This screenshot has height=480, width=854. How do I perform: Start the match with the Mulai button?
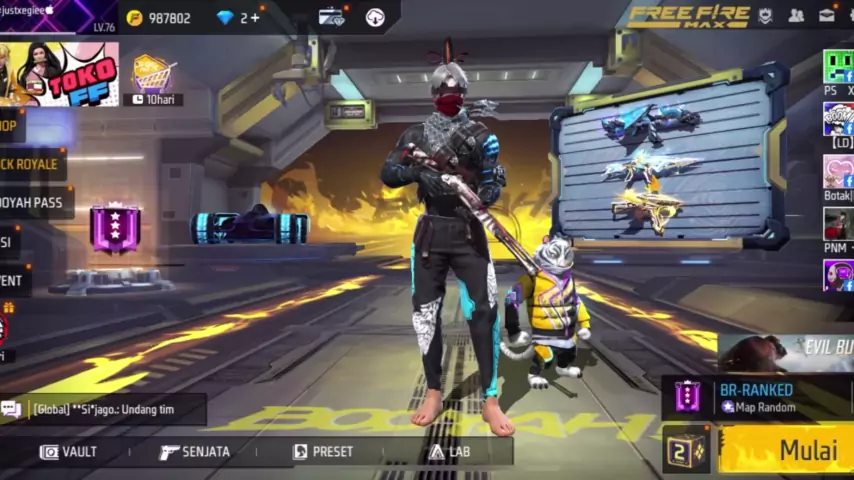790,449
